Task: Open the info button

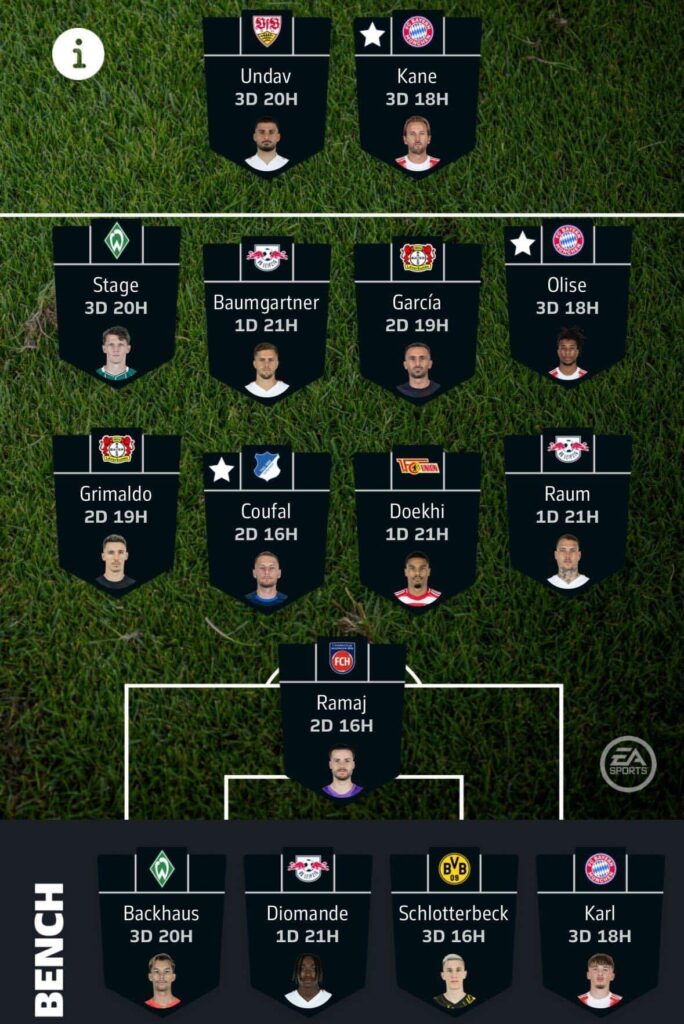Action: 78,54
